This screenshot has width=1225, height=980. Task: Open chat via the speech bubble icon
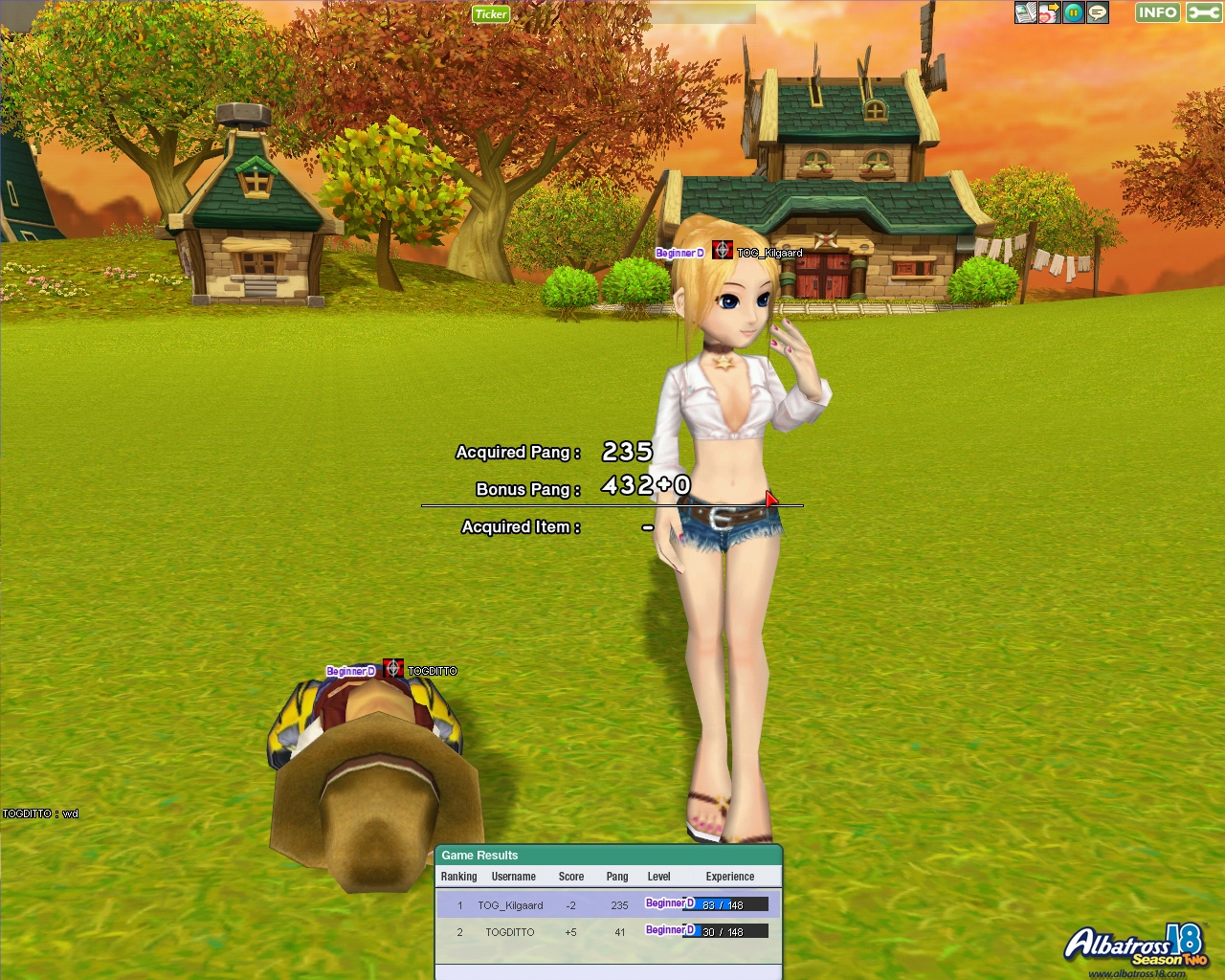1098,12
